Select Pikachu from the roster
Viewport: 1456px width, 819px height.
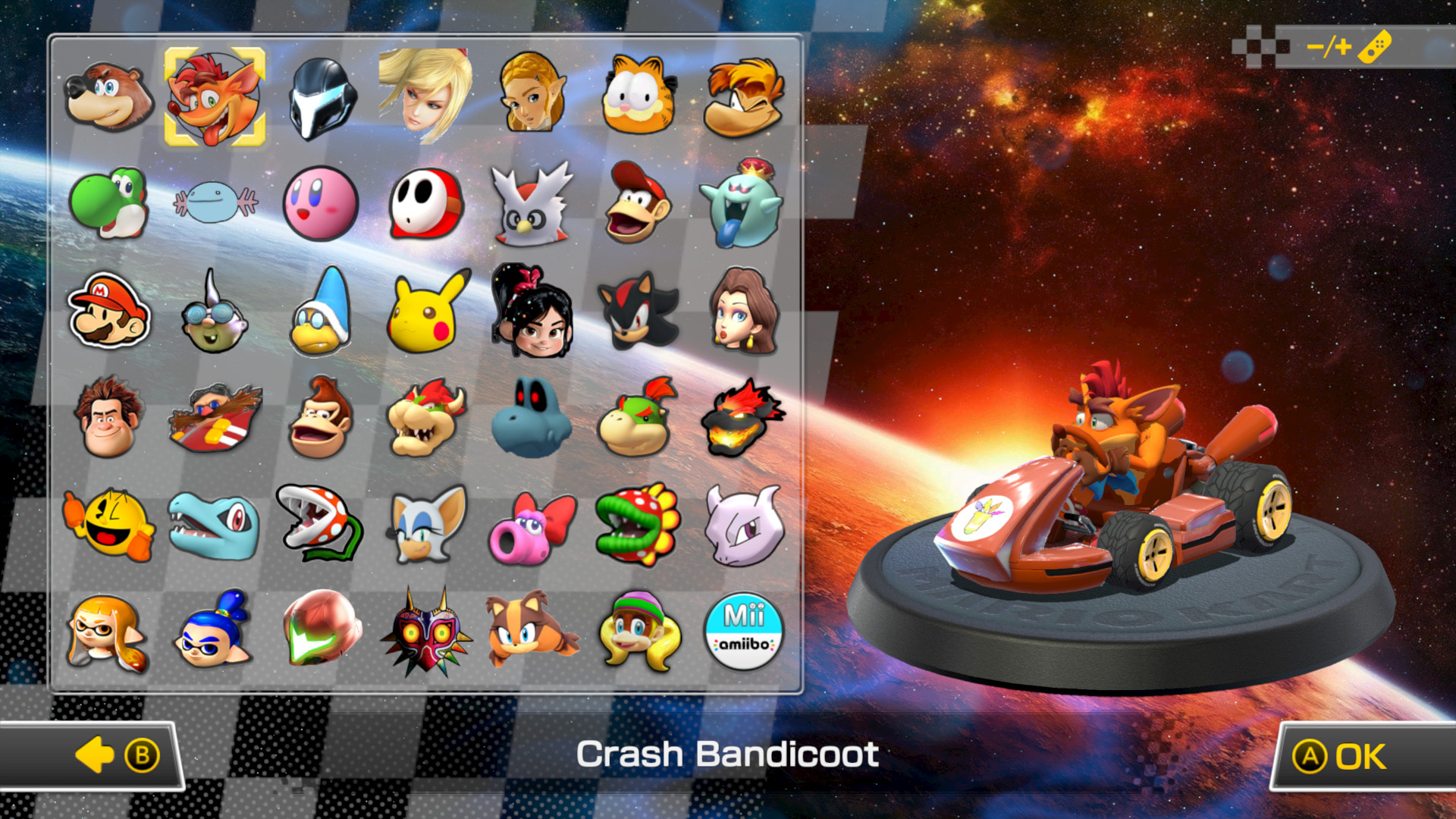[427, 311]
